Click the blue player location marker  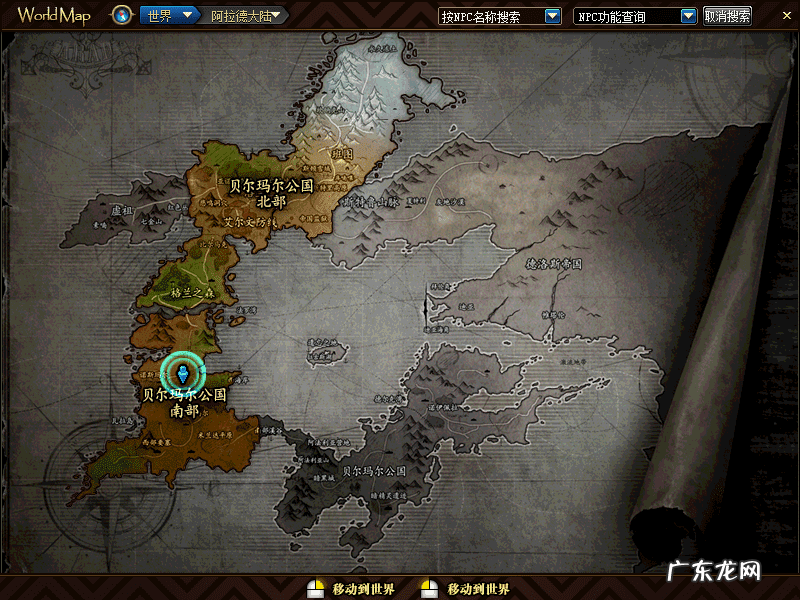click(x=182, y=373)
